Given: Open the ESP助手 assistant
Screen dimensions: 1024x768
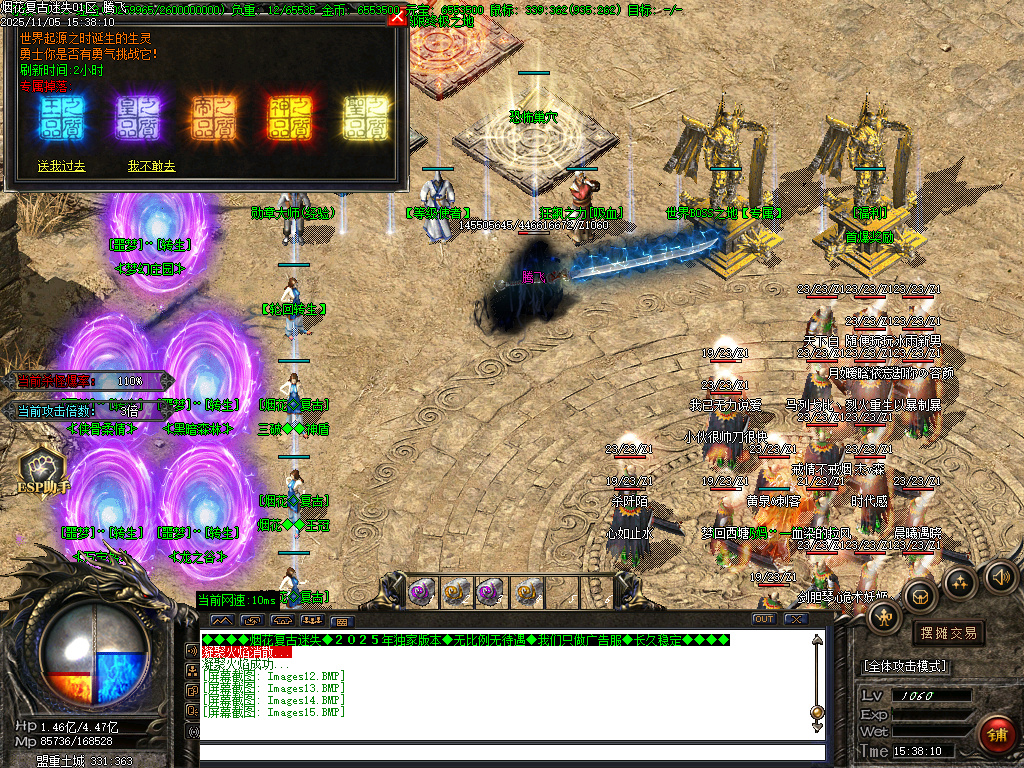Looking at the screenshot, I should (40, 468).
